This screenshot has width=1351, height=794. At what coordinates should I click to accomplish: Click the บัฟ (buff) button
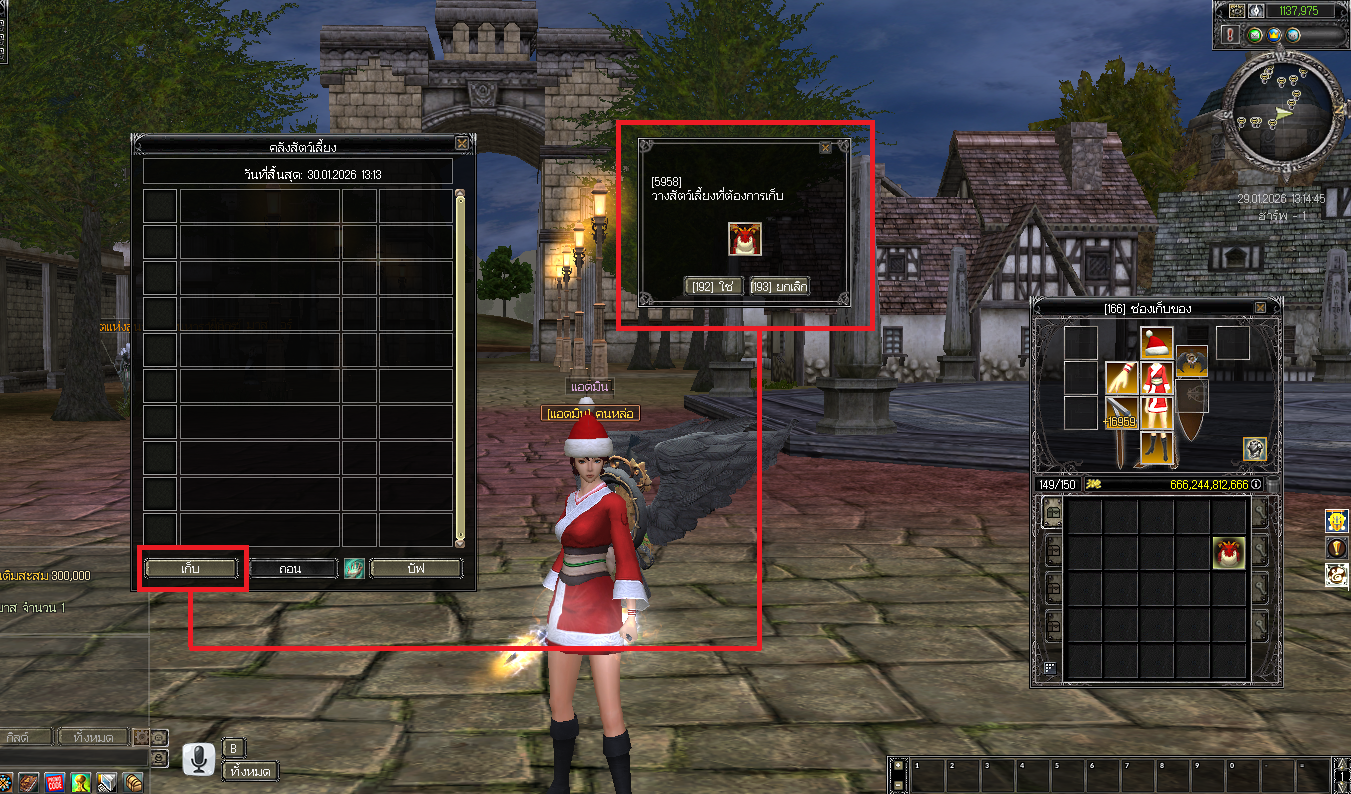(416, 568)
